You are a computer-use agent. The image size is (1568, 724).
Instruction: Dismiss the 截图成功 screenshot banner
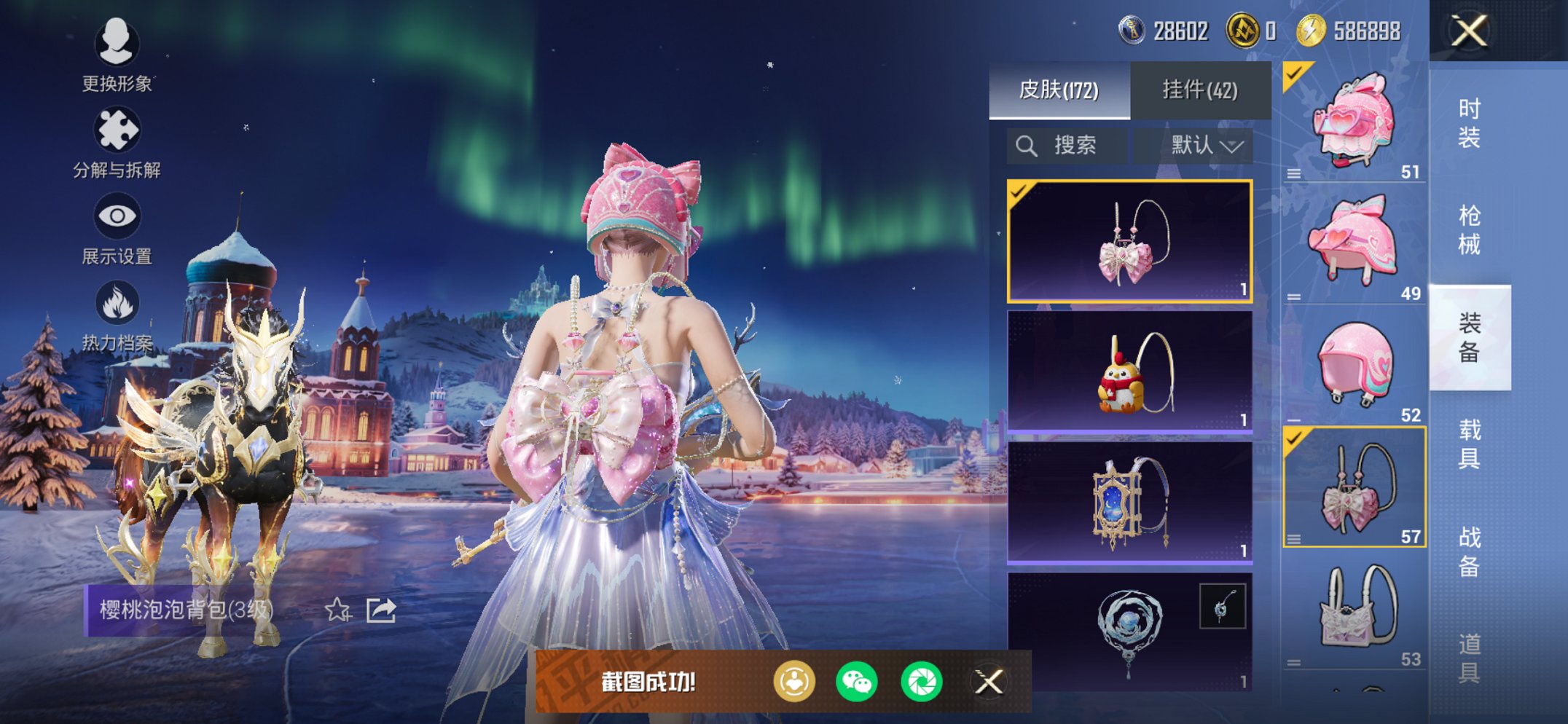pyautogui.click(x=989, y=682)
